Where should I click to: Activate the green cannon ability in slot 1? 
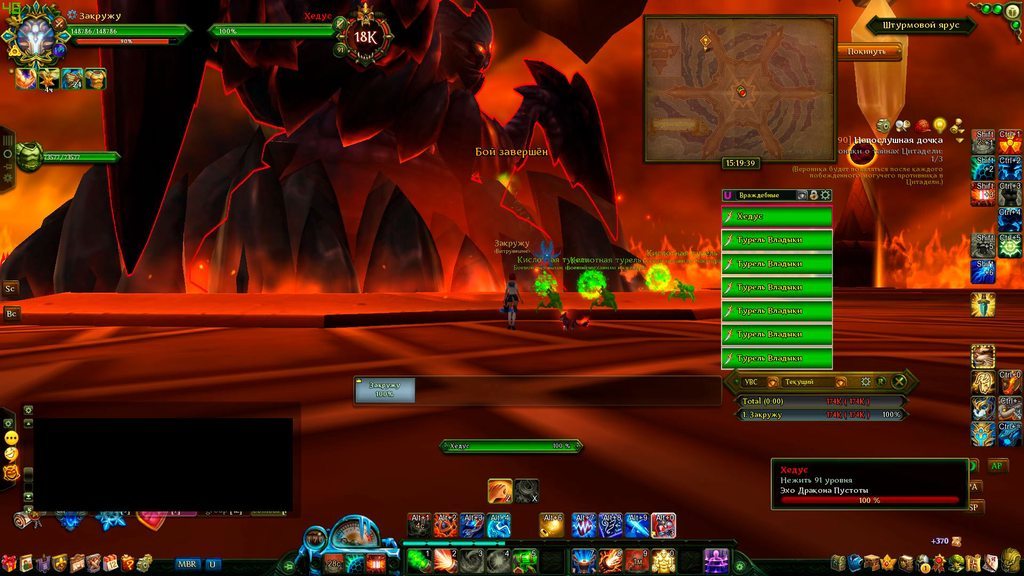pyautogui.click(x=419, y=560)
